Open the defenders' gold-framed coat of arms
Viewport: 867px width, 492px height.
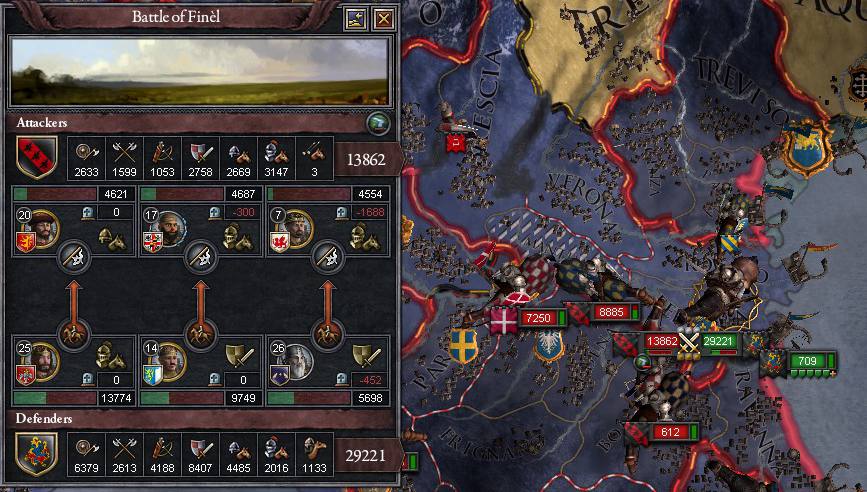tap(35, 453)
